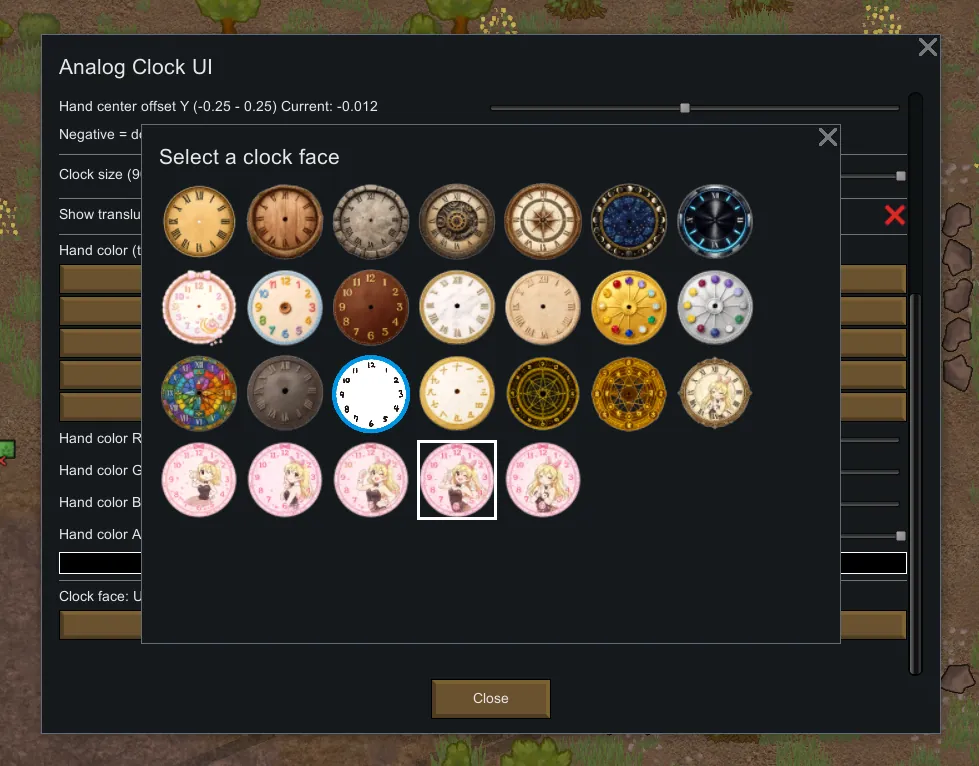979x766 pixels.
Task: Dismiss the clock face picker with its X
Action: pos(828,137)
